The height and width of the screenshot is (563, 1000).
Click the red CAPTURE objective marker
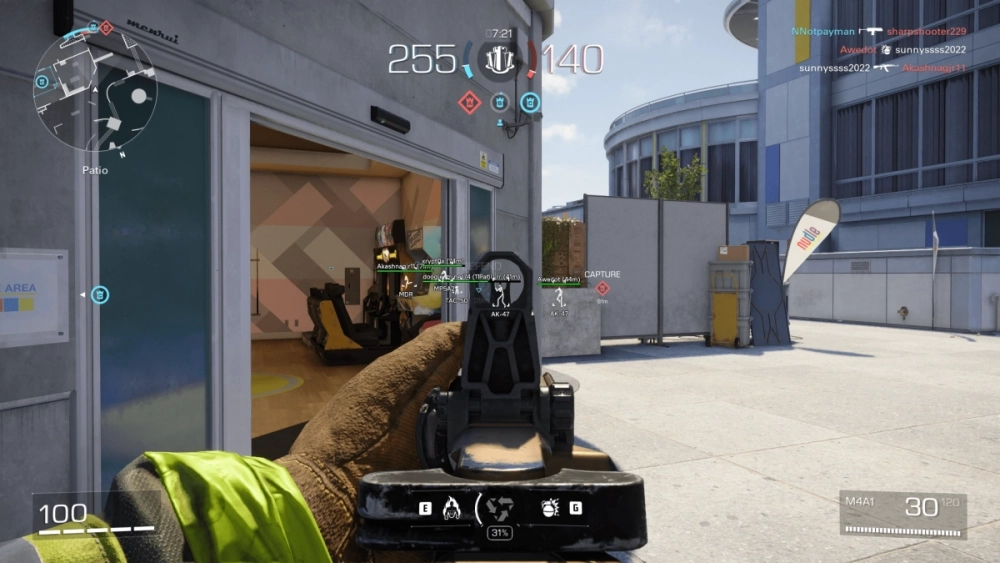602,287
